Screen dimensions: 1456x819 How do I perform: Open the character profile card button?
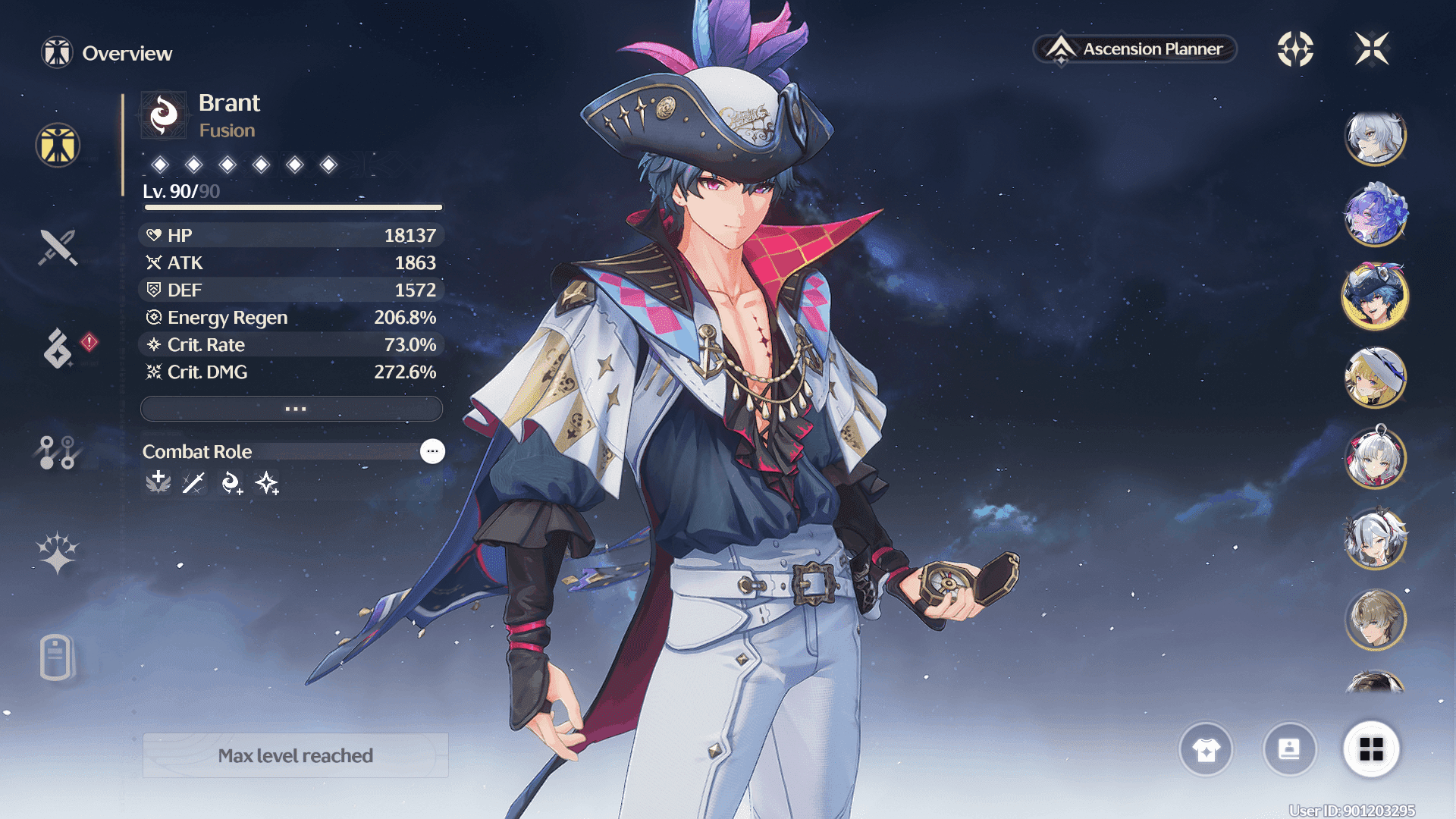[1289, 749]
